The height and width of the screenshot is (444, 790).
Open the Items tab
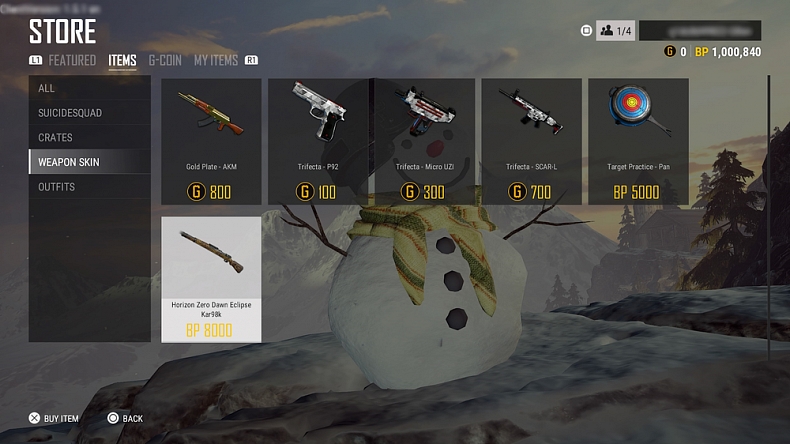[x=122, y=61]
